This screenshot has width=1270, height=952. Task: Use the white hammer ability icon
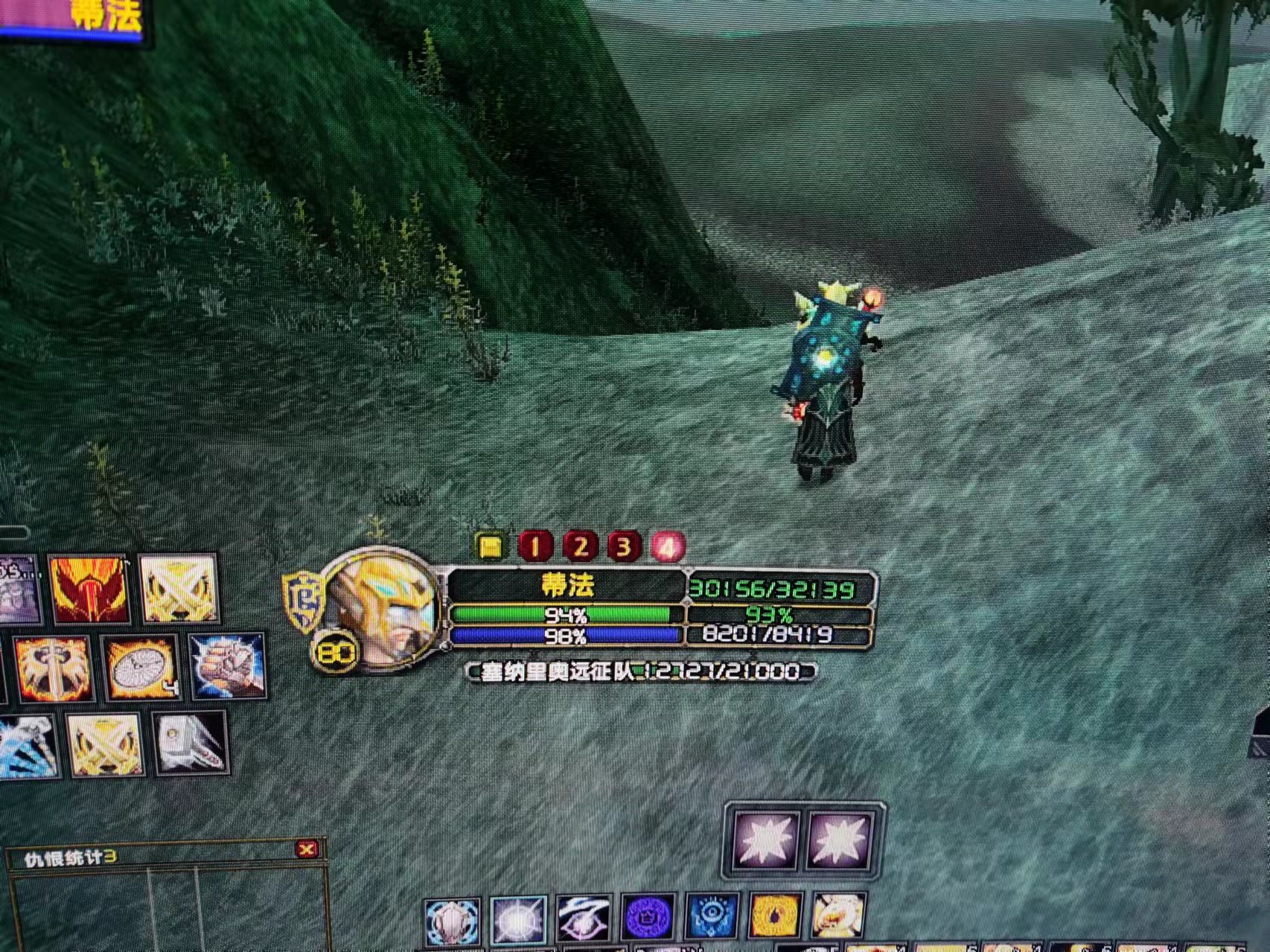pos(191,742)
